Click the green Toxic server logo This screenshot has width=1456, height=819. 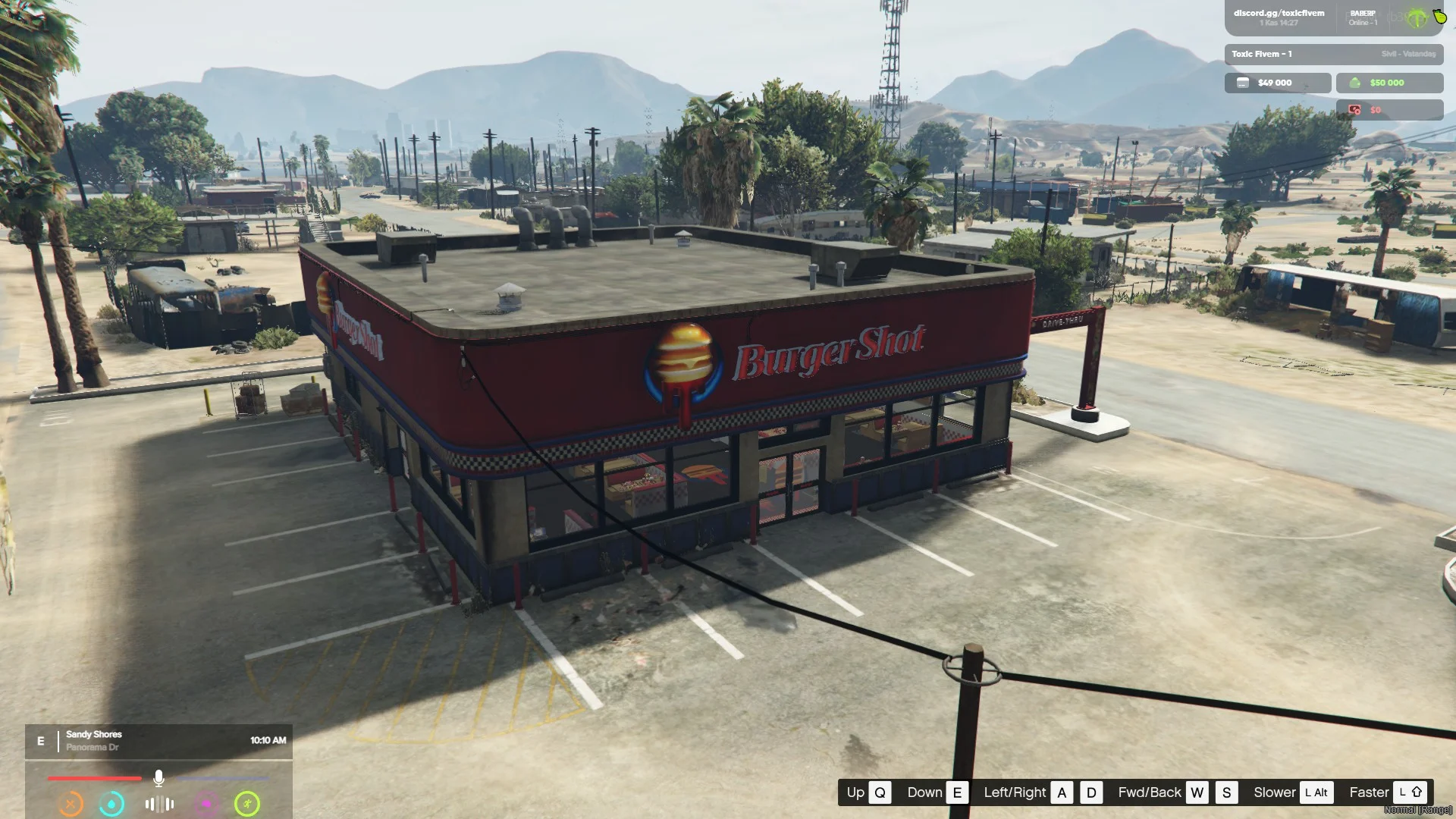1417,18
